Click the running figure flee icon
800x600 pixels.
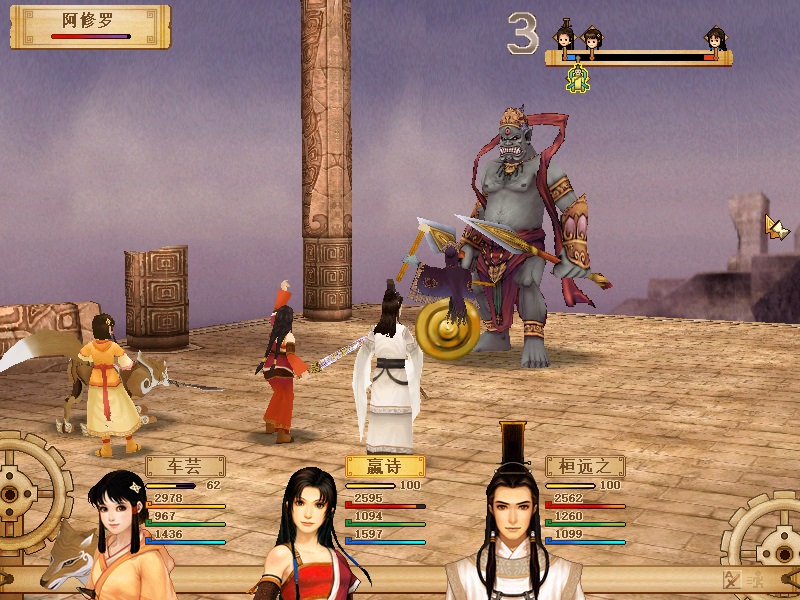click(x=755, y=579)
